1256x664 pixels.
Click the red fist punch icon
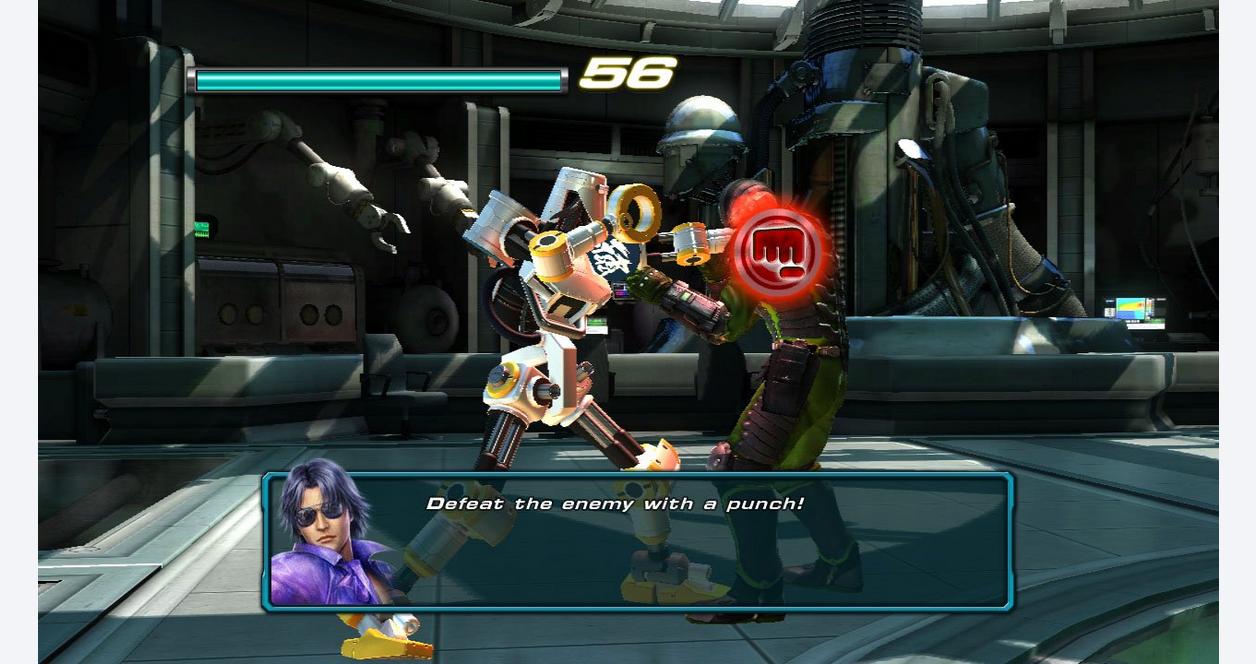[x=779, y=250]
